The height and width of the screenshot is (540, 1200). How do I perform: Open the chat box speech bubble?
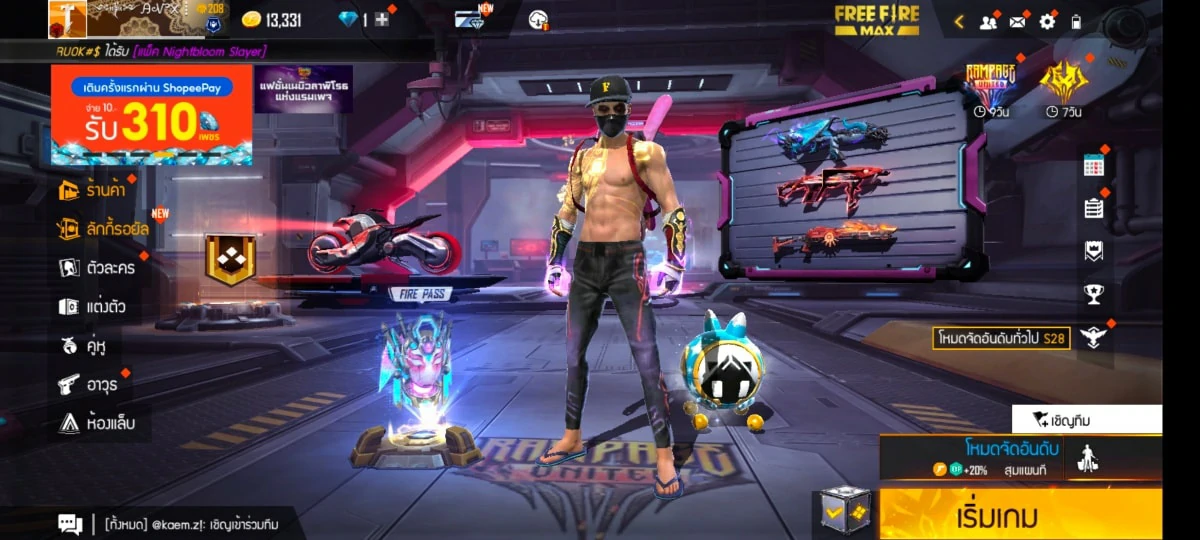point(70,523)
